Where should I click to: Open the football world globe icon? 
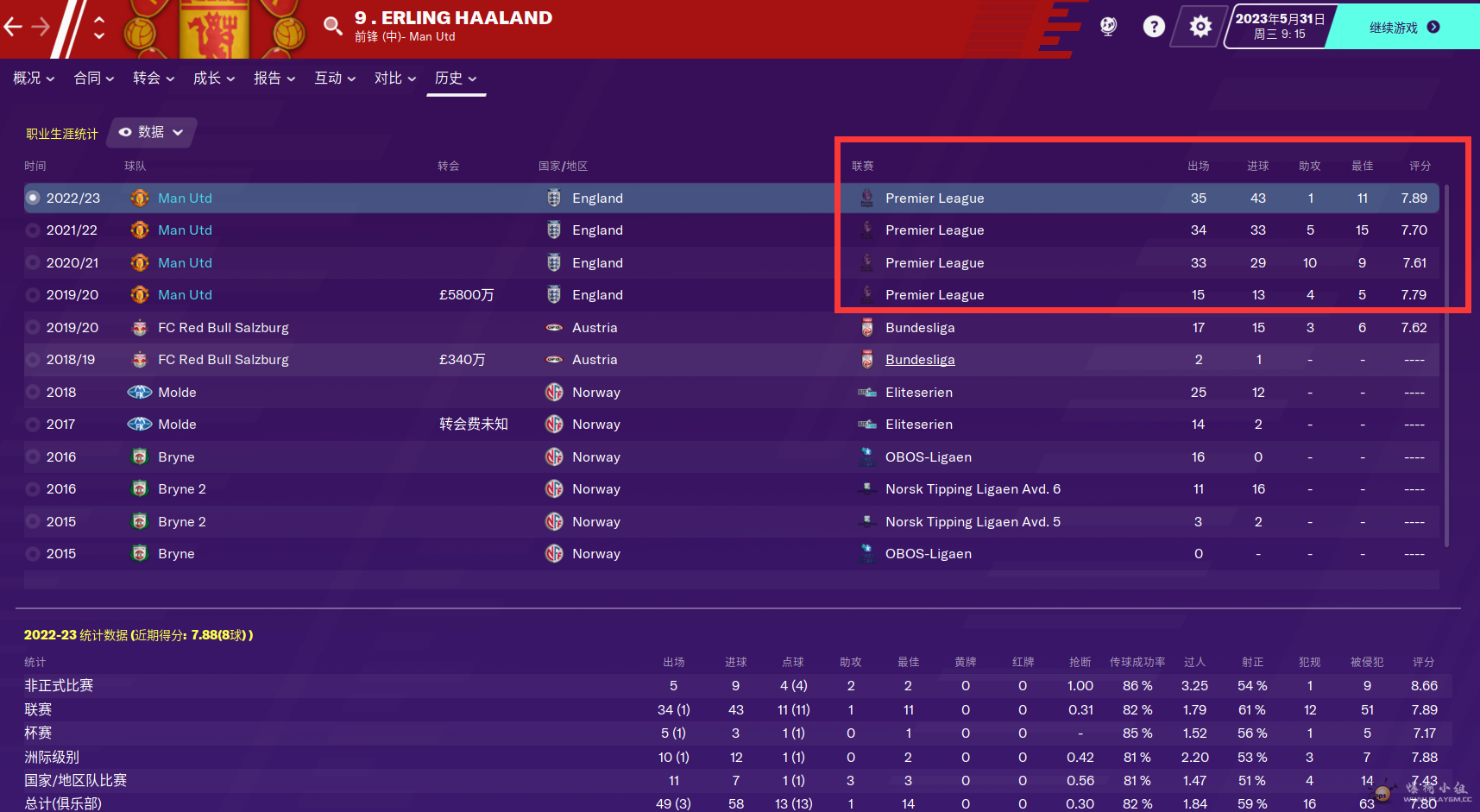click(x=1108, y=27)
